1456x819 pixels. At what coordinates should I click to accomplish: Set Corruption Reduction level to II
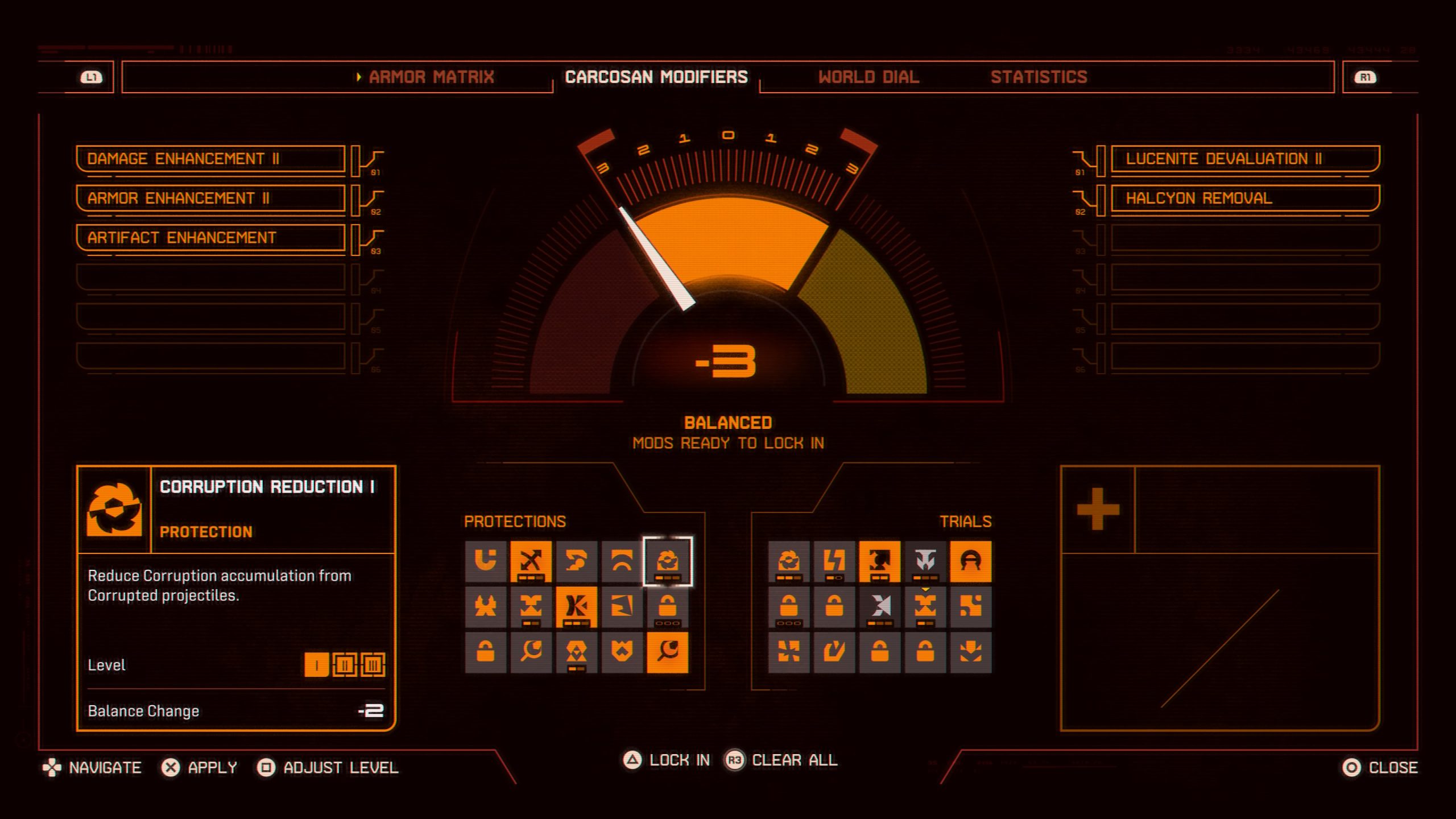[345, 665]
